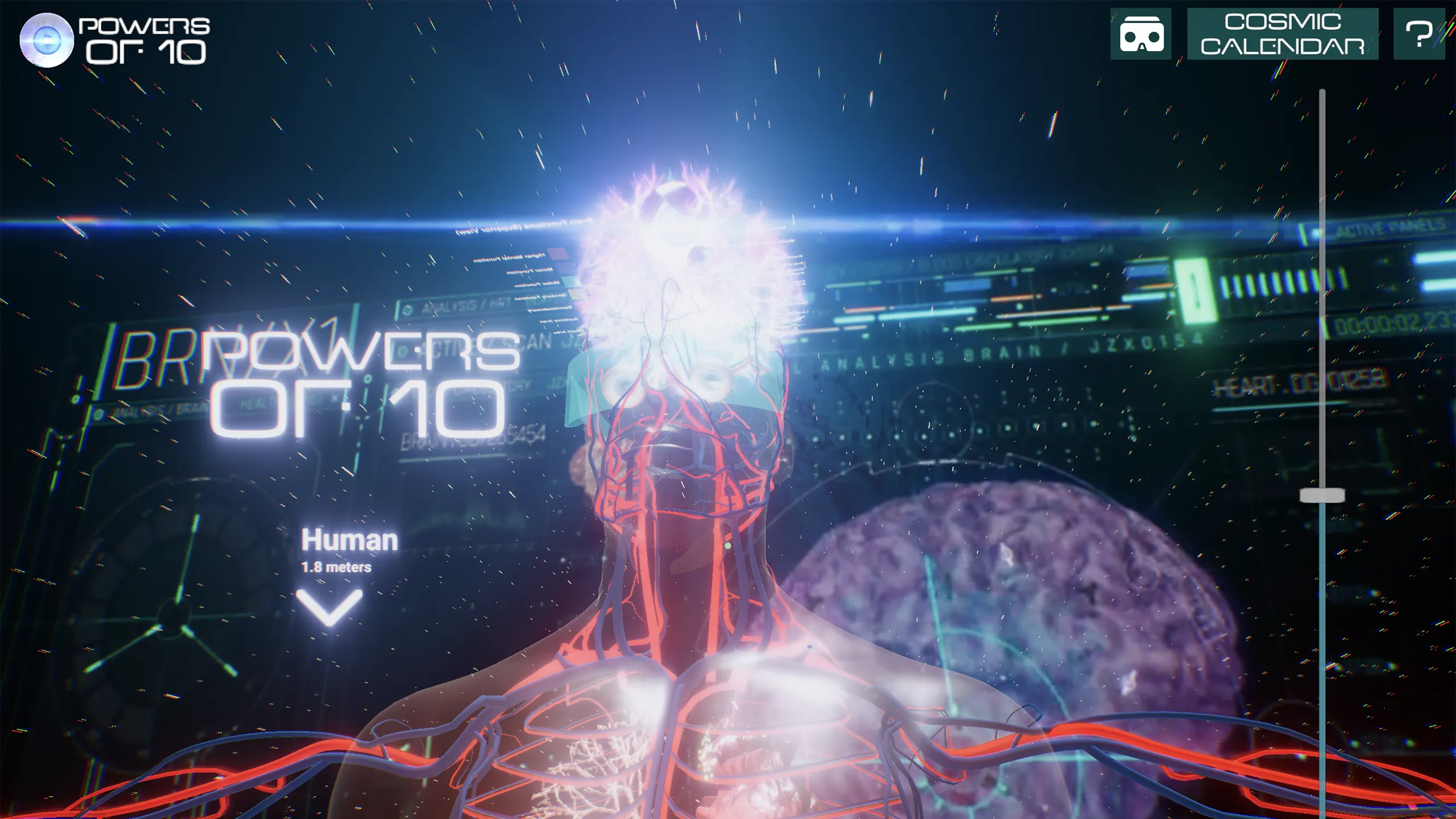
Task: Click the scale slider handle
Action: click(x=1322, y=495)
